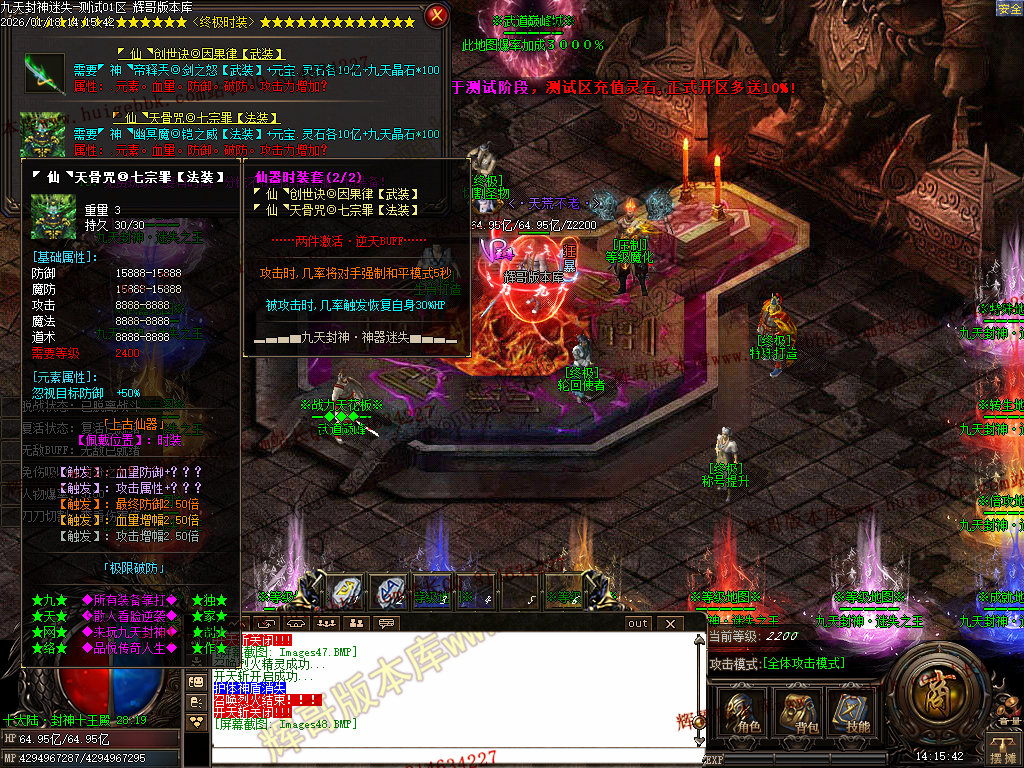
Task: Select the green sword weapon icon
Action: (44, 72)
